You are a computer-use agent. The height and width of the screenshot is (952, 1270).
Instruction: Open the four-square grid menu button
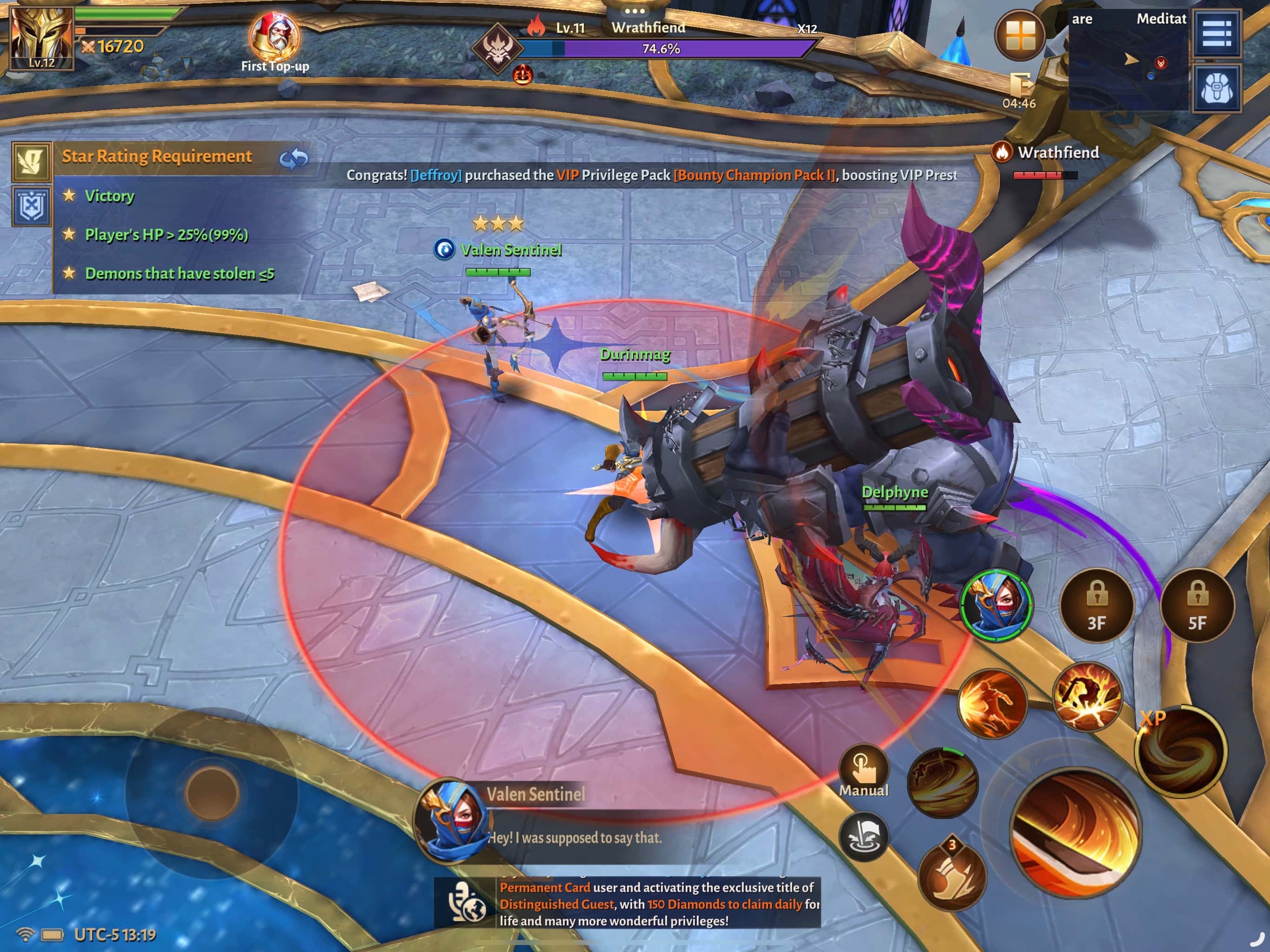[x=1020, y=36]
